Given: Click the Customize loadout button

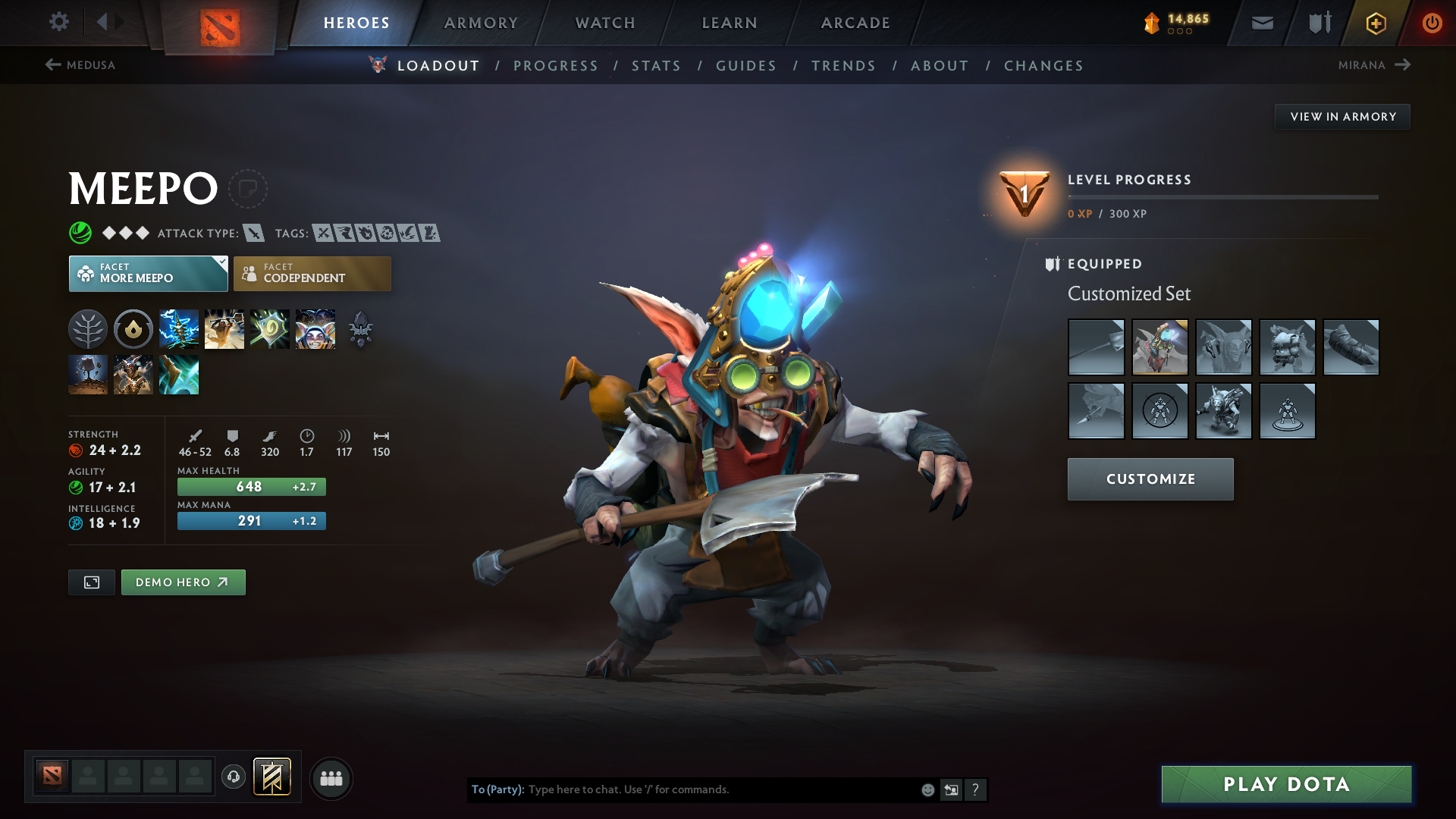Looking at the screenshot, I should point(1150,479).
